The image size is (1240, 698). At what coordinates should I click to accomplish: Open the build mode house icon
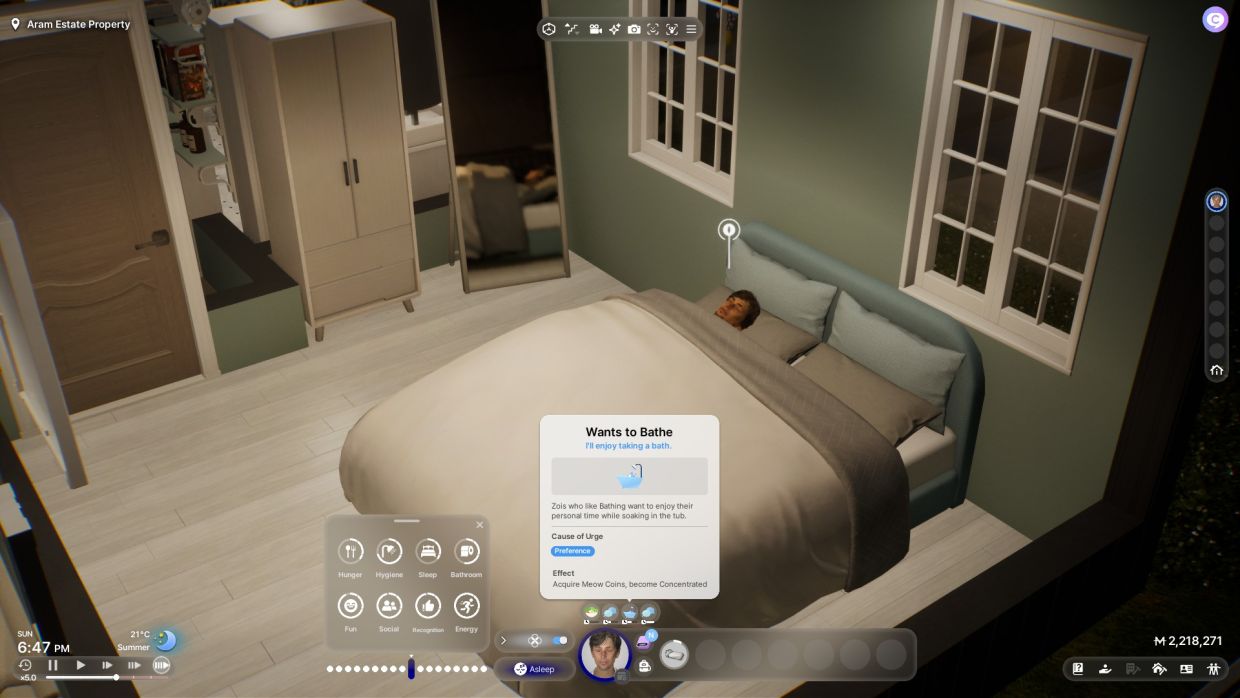(x=1159, y=669)
